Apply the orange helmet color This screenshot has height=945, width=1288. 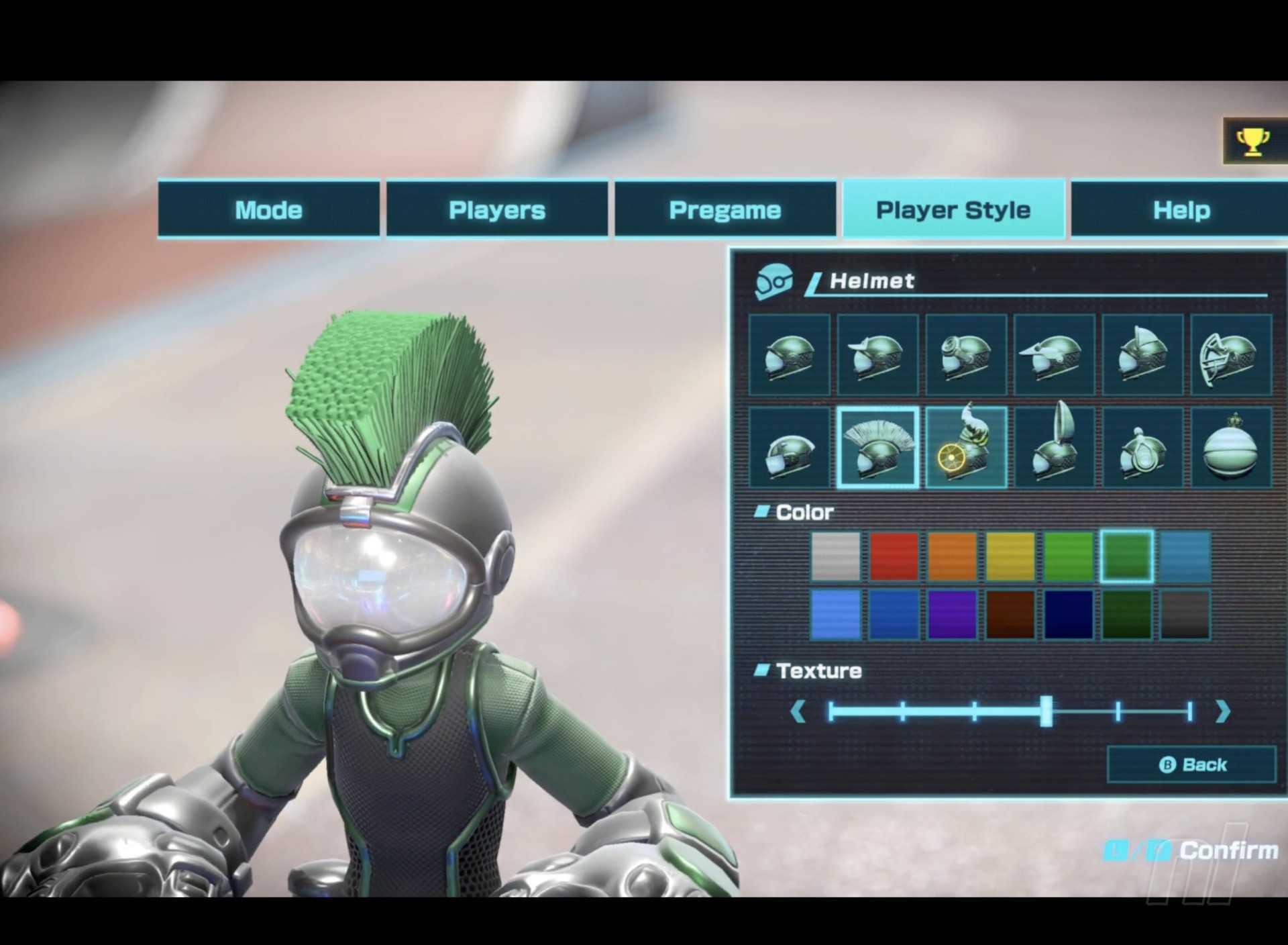[952, 556]
